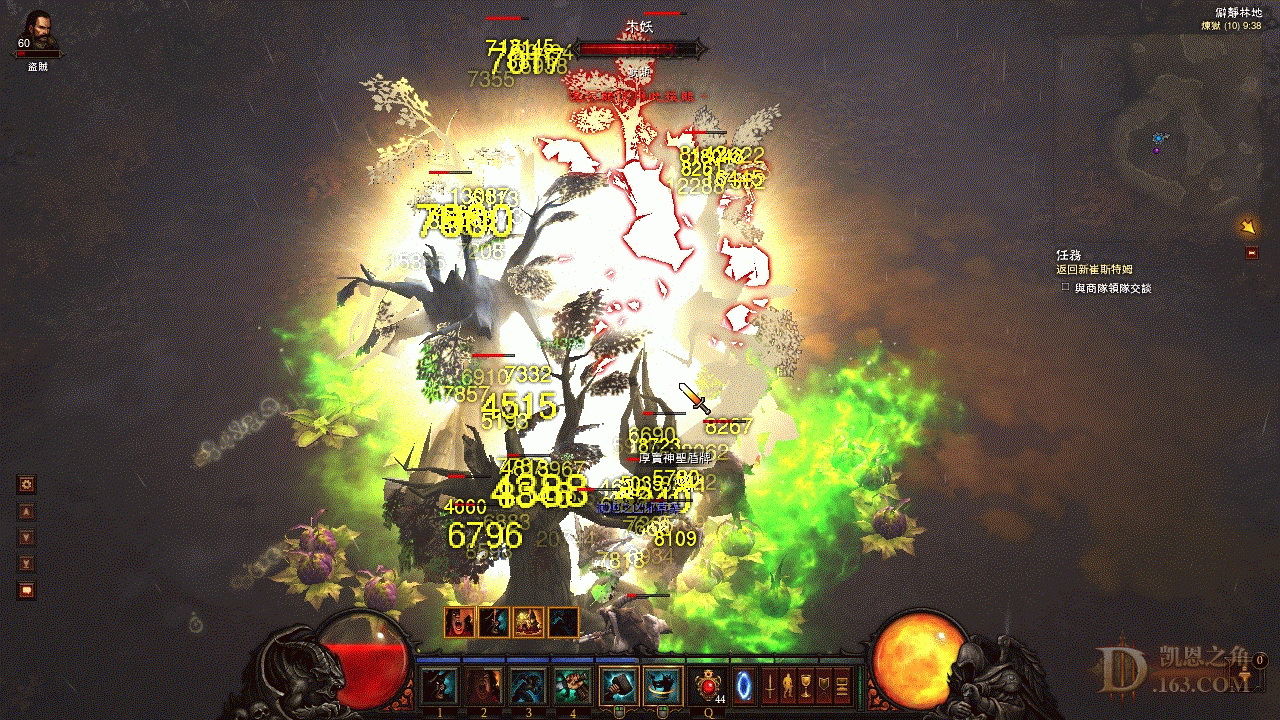
Task: Trigger the shouting figure skill in slot 1
Action: (x=439, y=686)
